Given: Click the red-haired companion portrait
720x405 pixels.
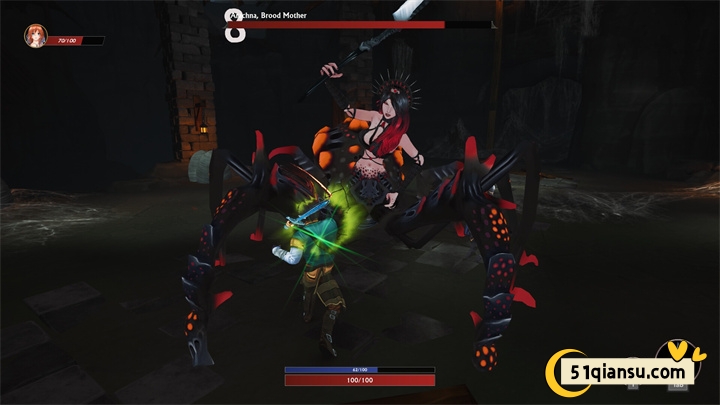Looking at the screenshot, I should tap(36, 37).
